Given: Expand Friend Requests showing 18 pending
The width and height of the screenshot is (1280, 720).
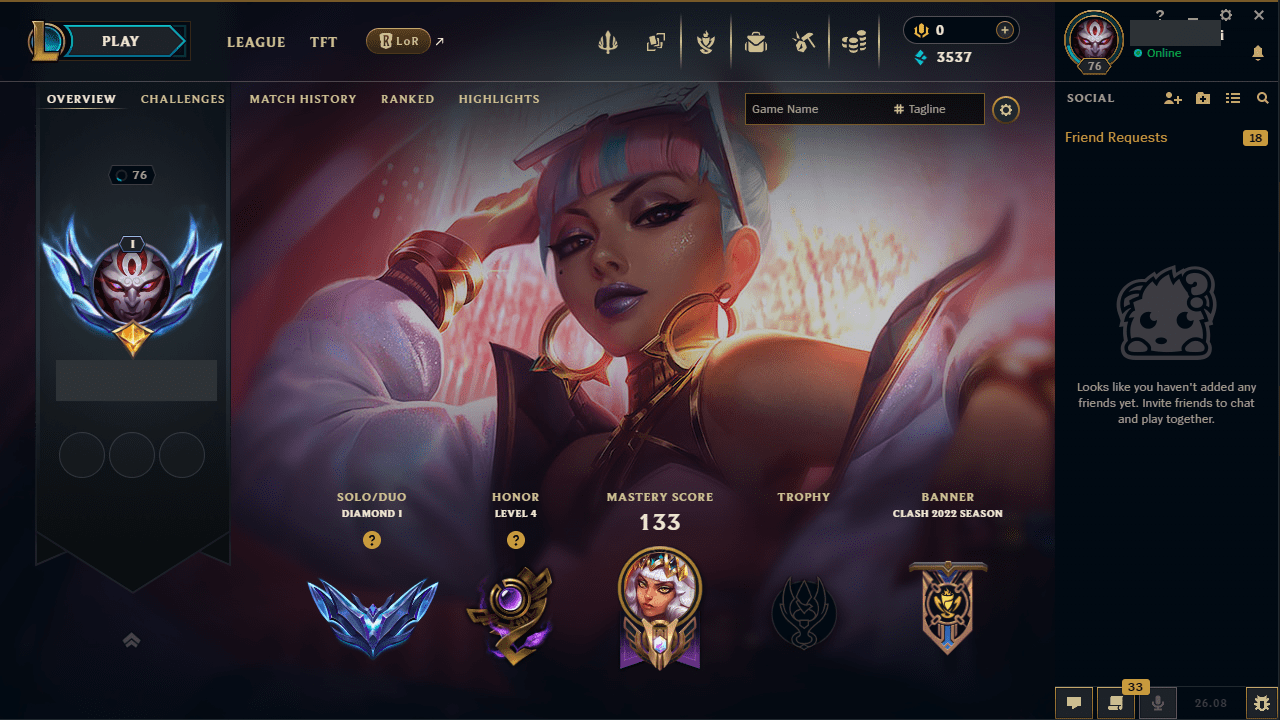Looking at the screenshot, I should [1115, 137].
